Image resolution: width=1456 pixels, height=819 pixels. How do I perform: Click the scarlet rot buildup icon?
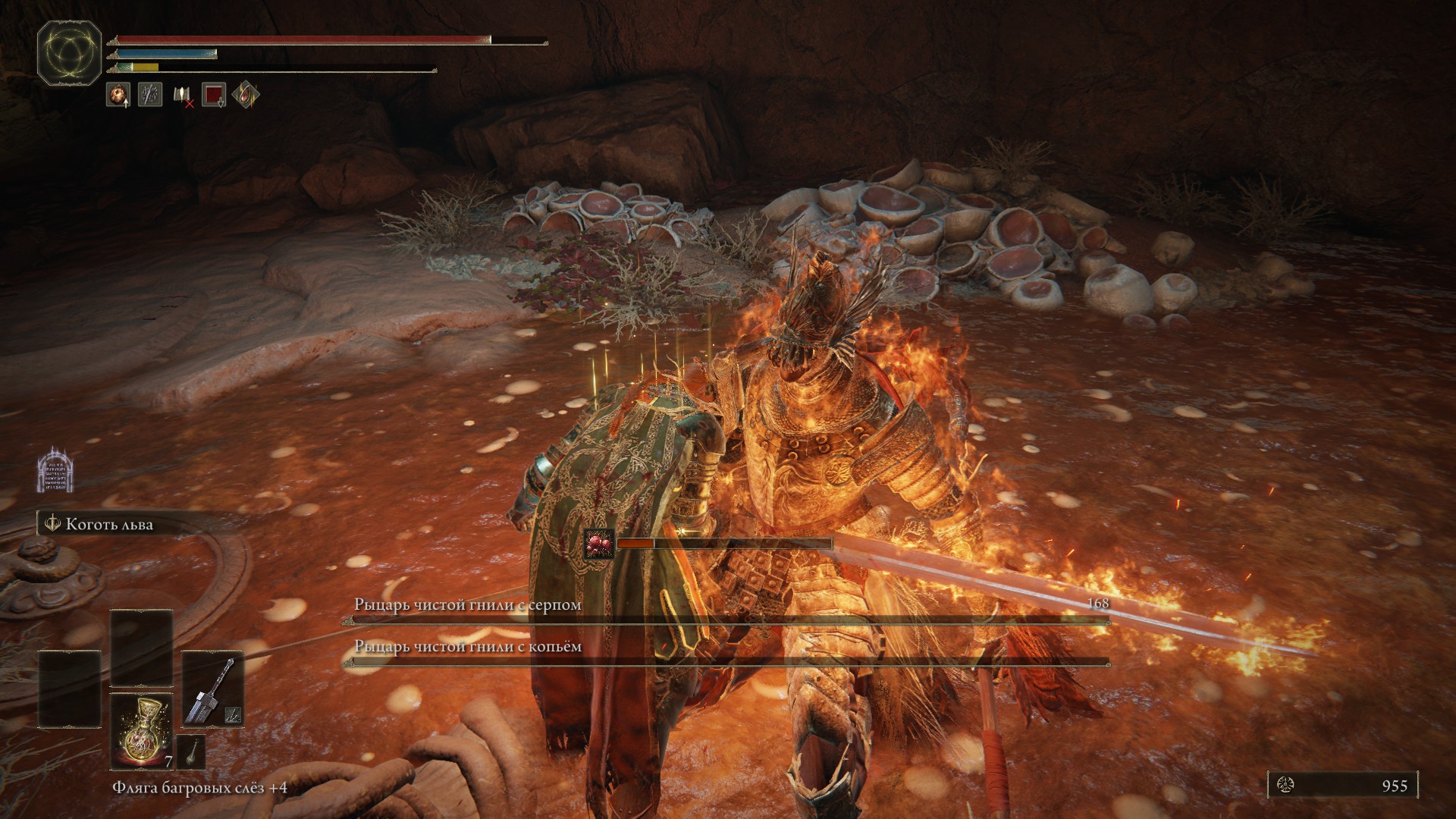point(599,544)
